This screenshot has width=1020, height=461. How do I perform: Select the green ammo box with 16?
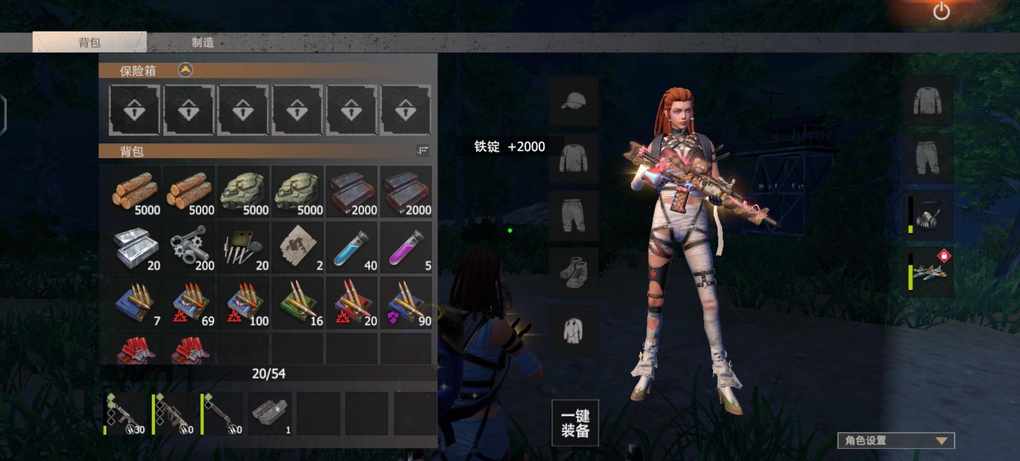299,302
